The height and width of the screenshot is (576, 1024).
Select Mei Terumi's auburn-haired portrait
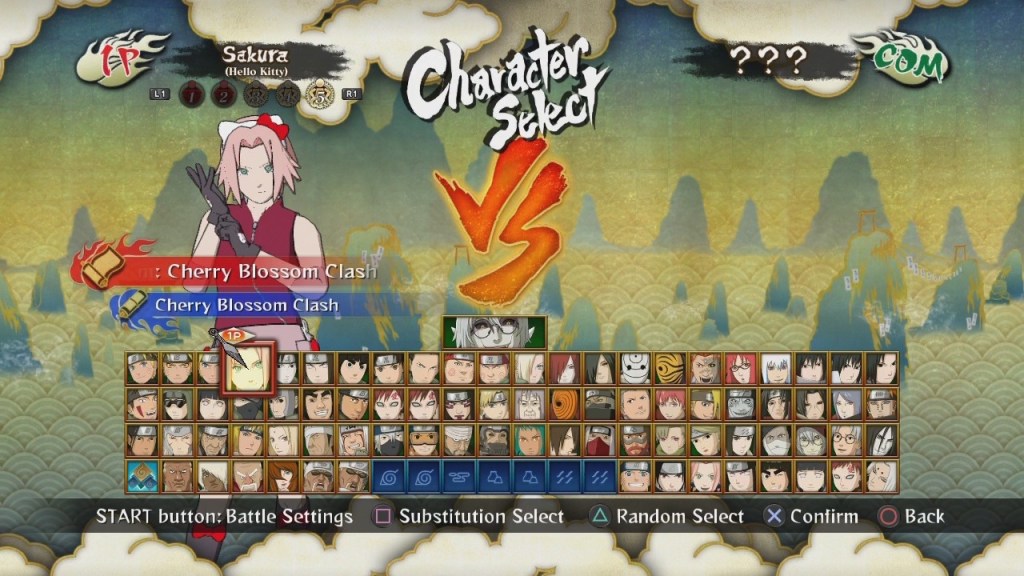pyautogui.click(x=283, y=476)
